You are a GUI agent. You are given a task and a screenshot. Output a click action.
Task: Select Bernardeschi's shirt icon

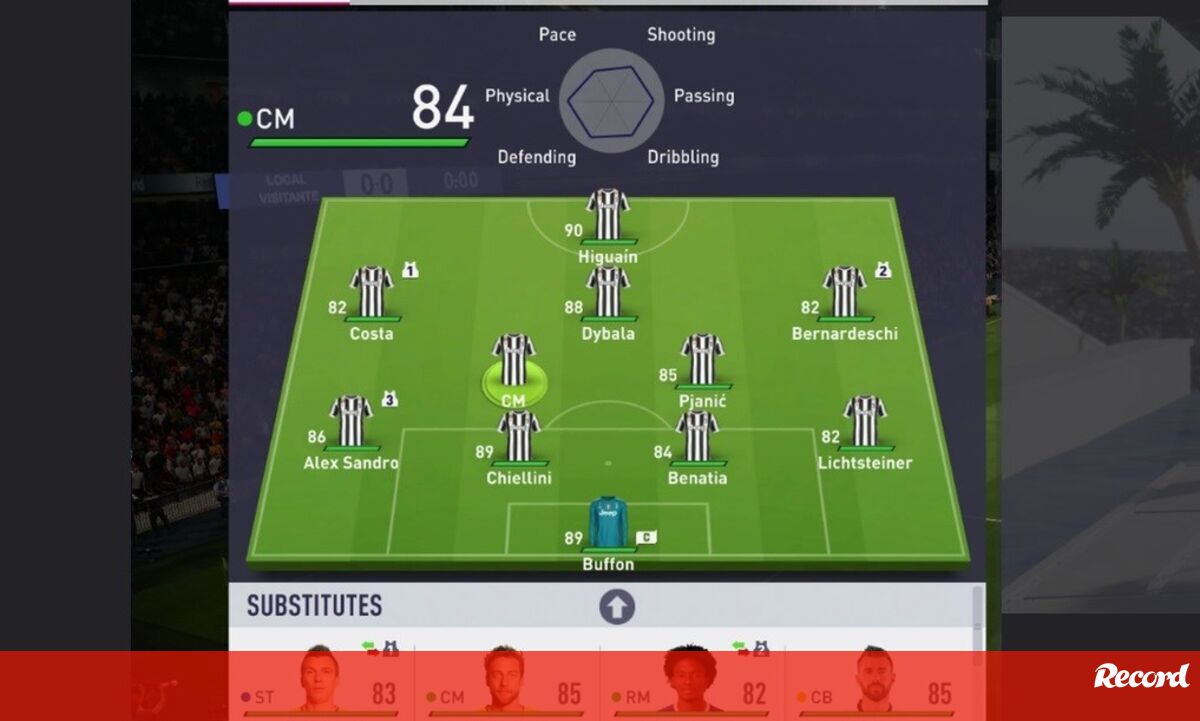coord(845,292)
